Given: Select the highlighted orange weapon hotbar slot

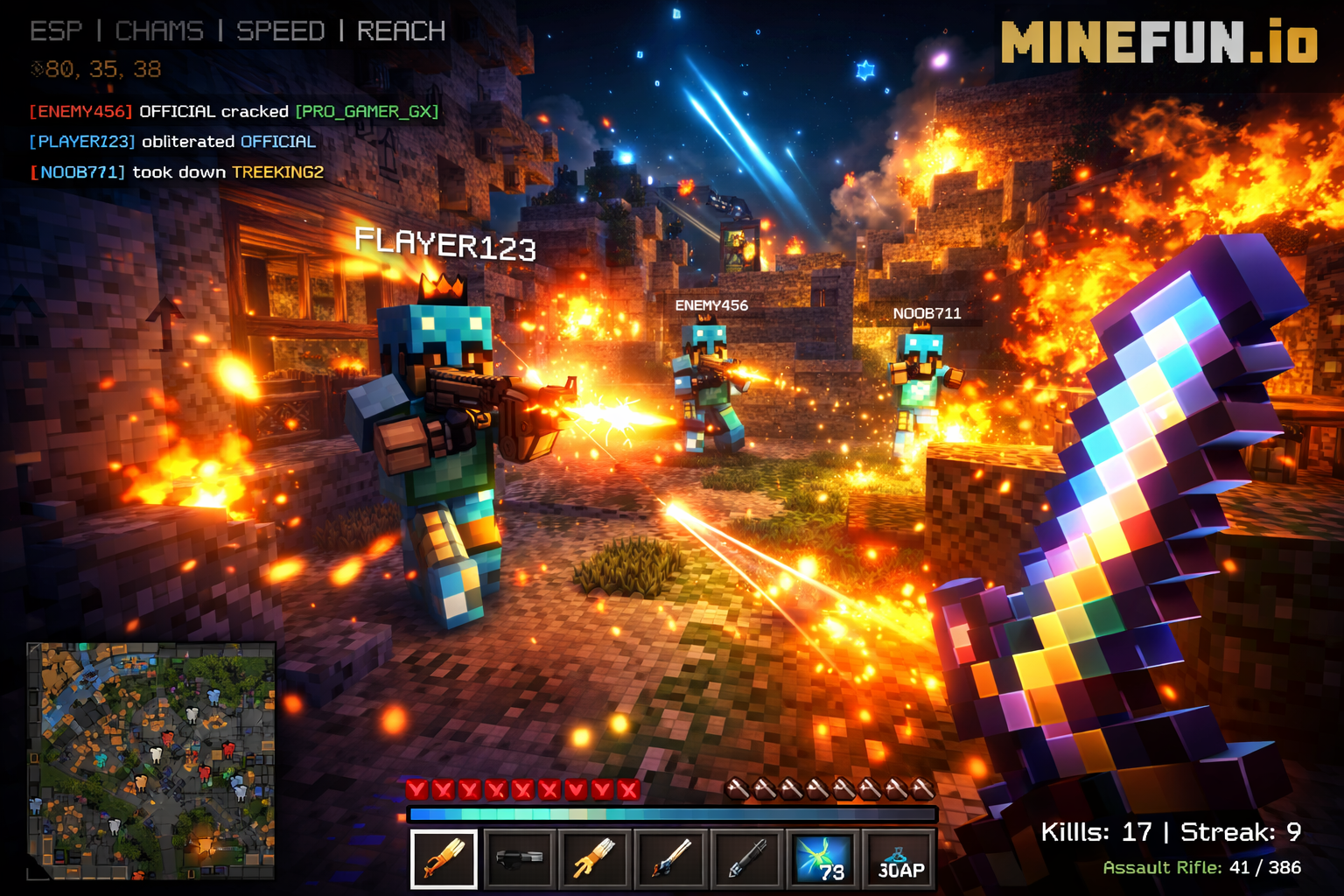Looking at the screenshot, I should [x=444, y=858].
